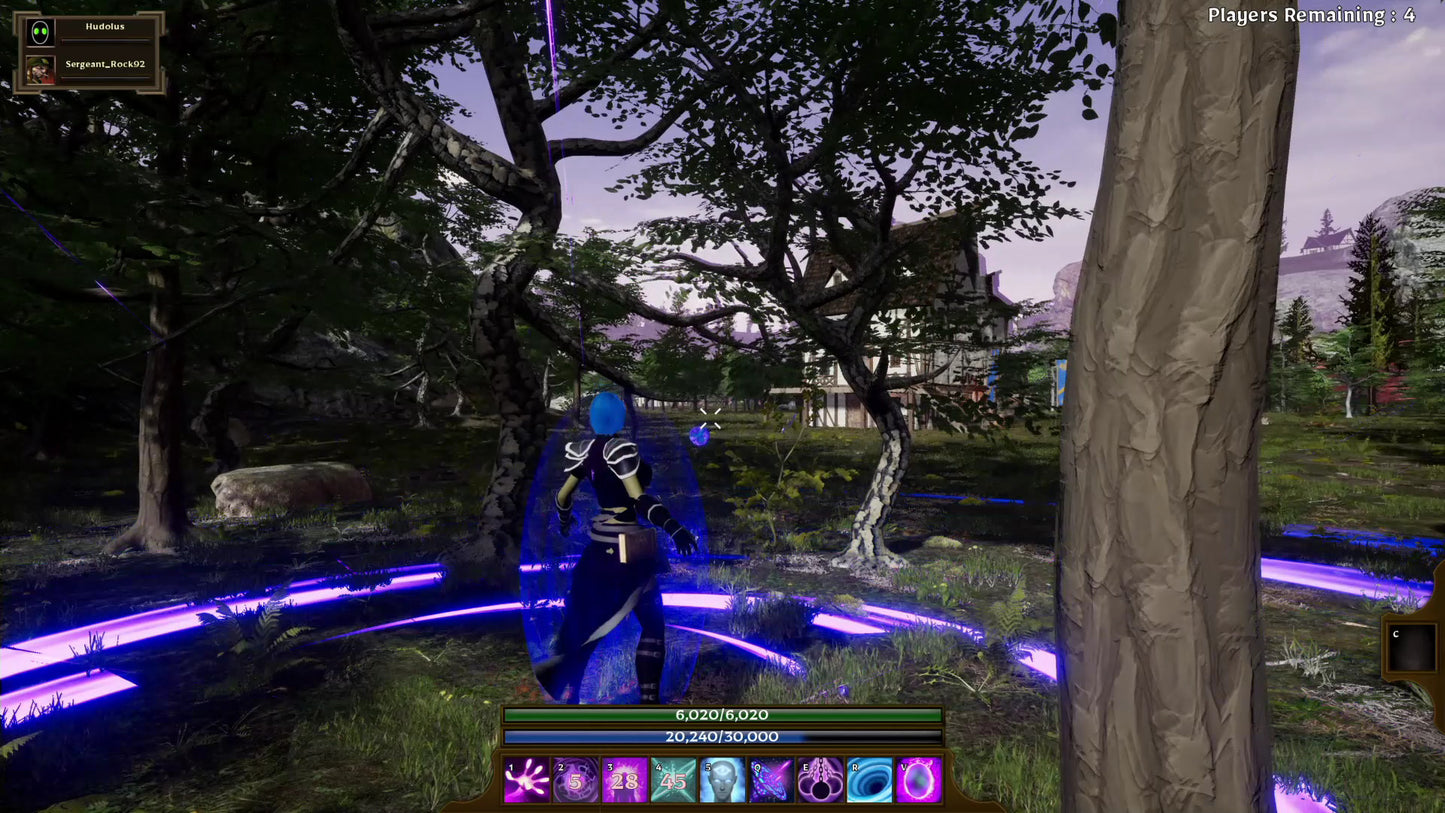Activate the glowing blue head ability
Image resolution: width=1445 pixels, height=813 pixels.
722,780
